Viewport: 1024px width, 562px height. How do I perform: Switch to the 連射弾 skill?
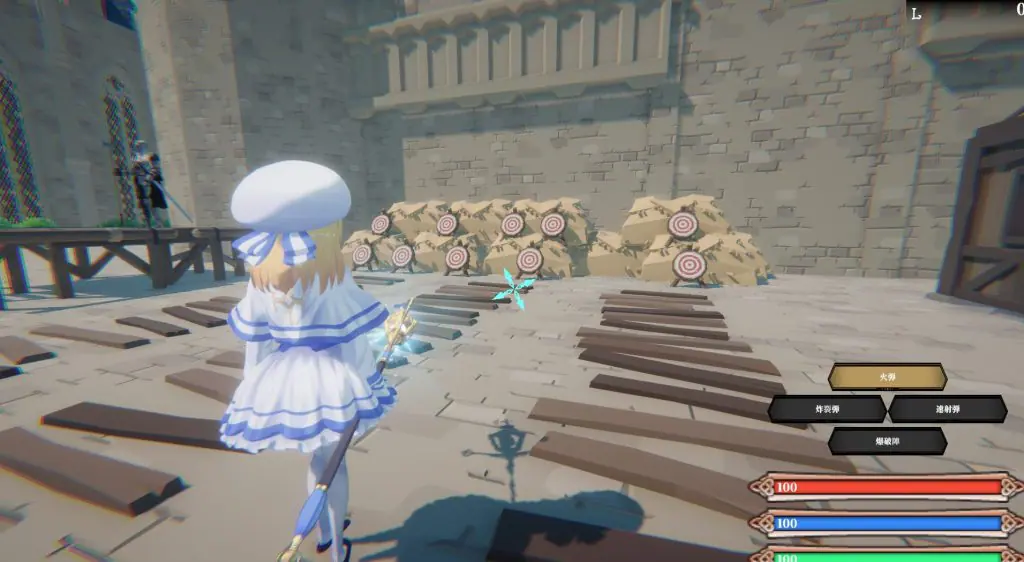click(x=947, y=409)
